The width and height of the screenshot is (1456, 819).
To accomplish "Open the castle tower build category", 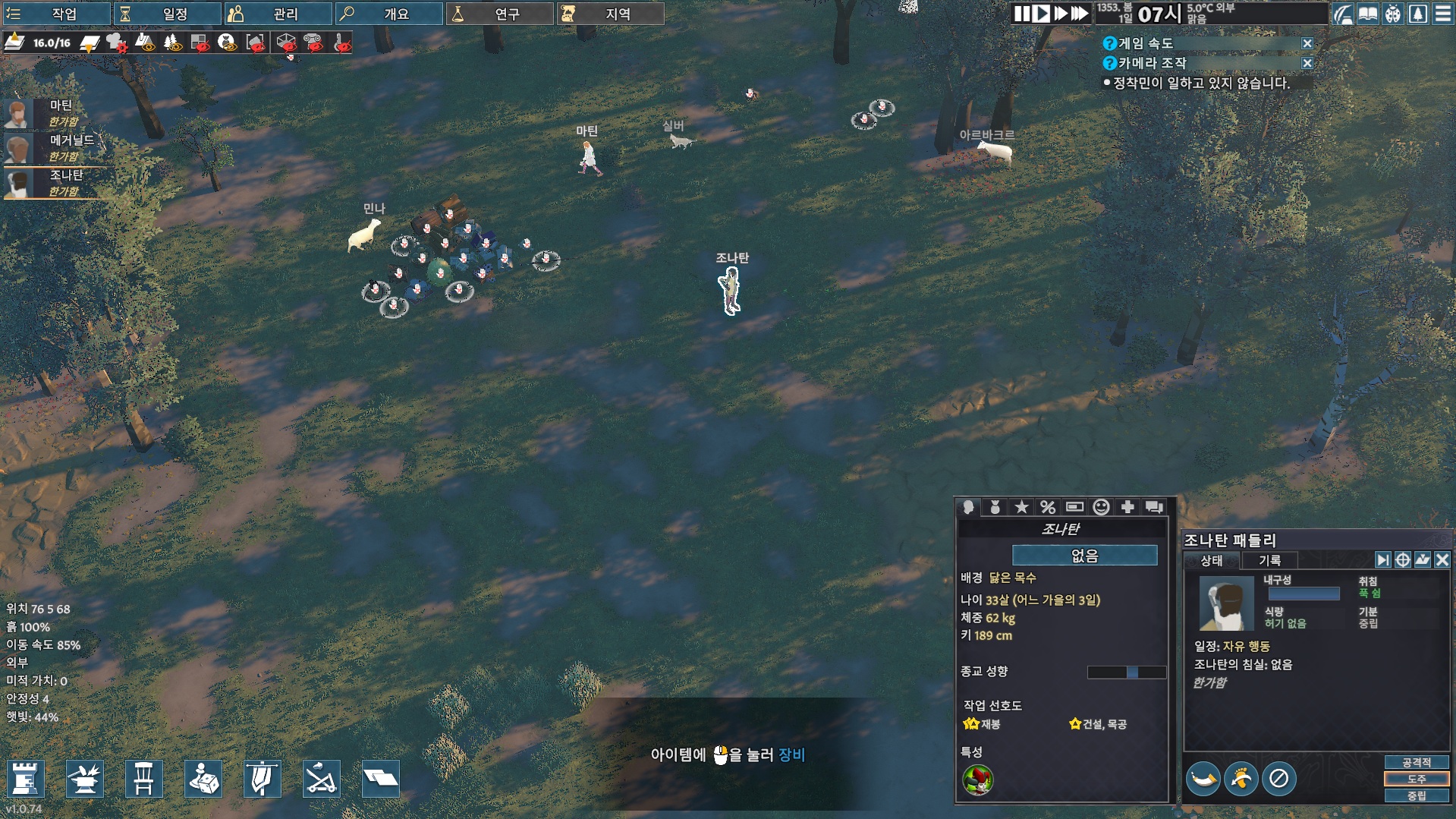I will pos(25,779).
